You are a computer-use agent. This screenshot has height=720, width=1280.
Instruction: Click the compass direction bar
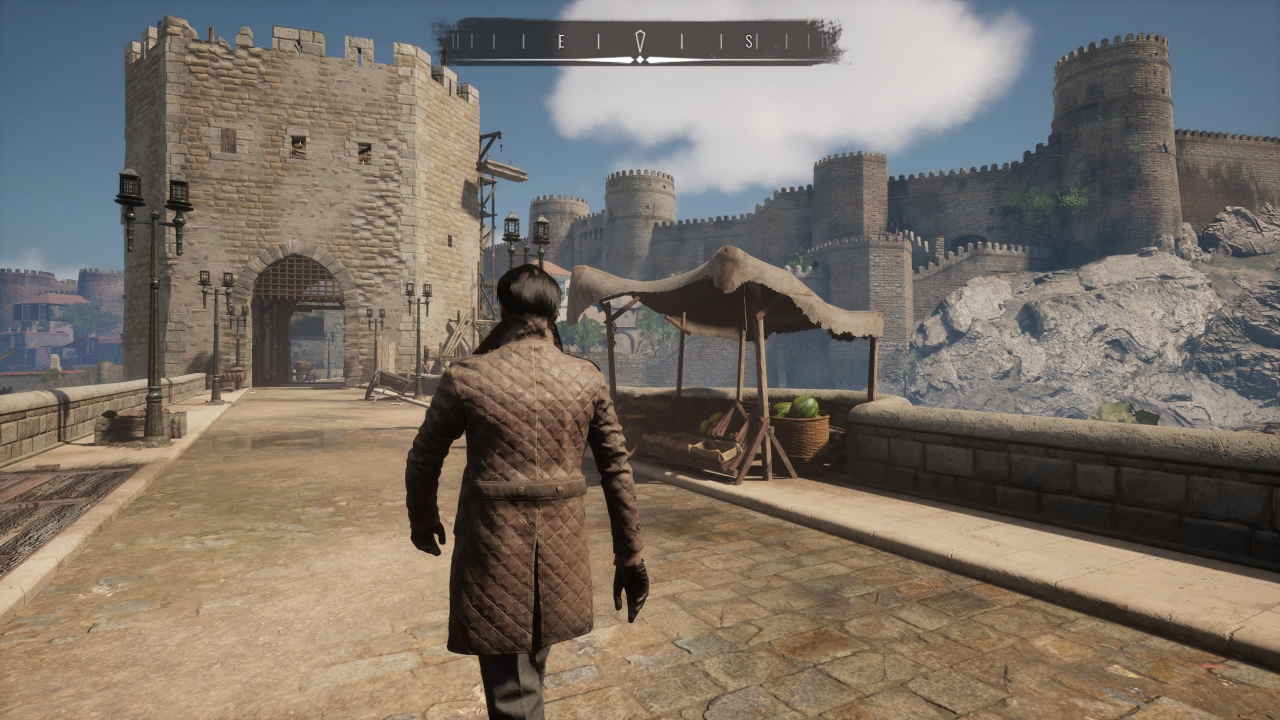640,42
